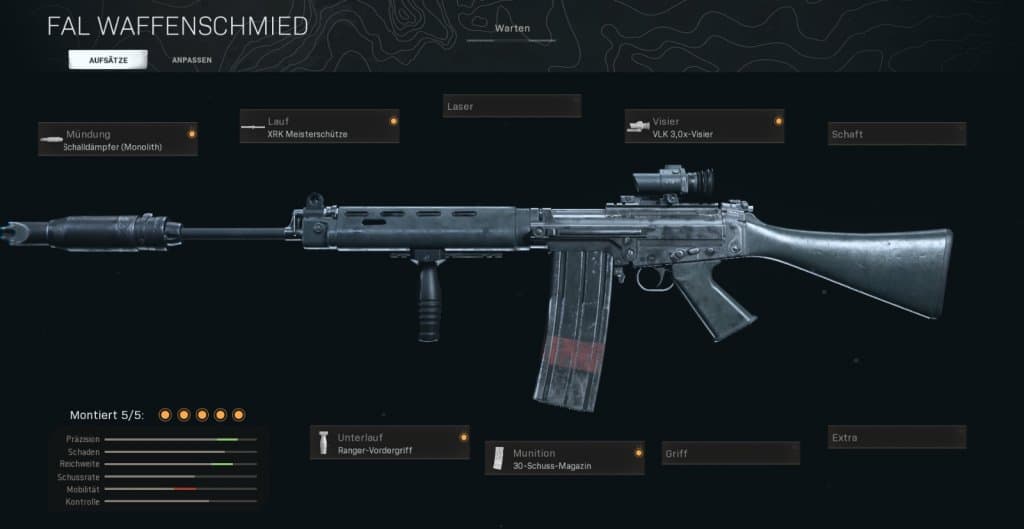Open the Anpassen tab
The height and width of the screenshot is (529, 1024).
click(x=190, y=60)
